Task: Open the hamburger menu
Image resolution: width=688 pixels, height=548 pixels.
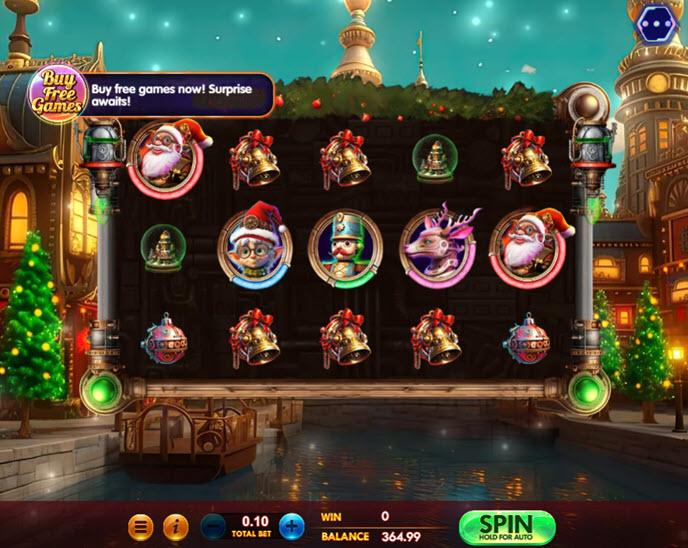Action: click(x=141, y=526)
